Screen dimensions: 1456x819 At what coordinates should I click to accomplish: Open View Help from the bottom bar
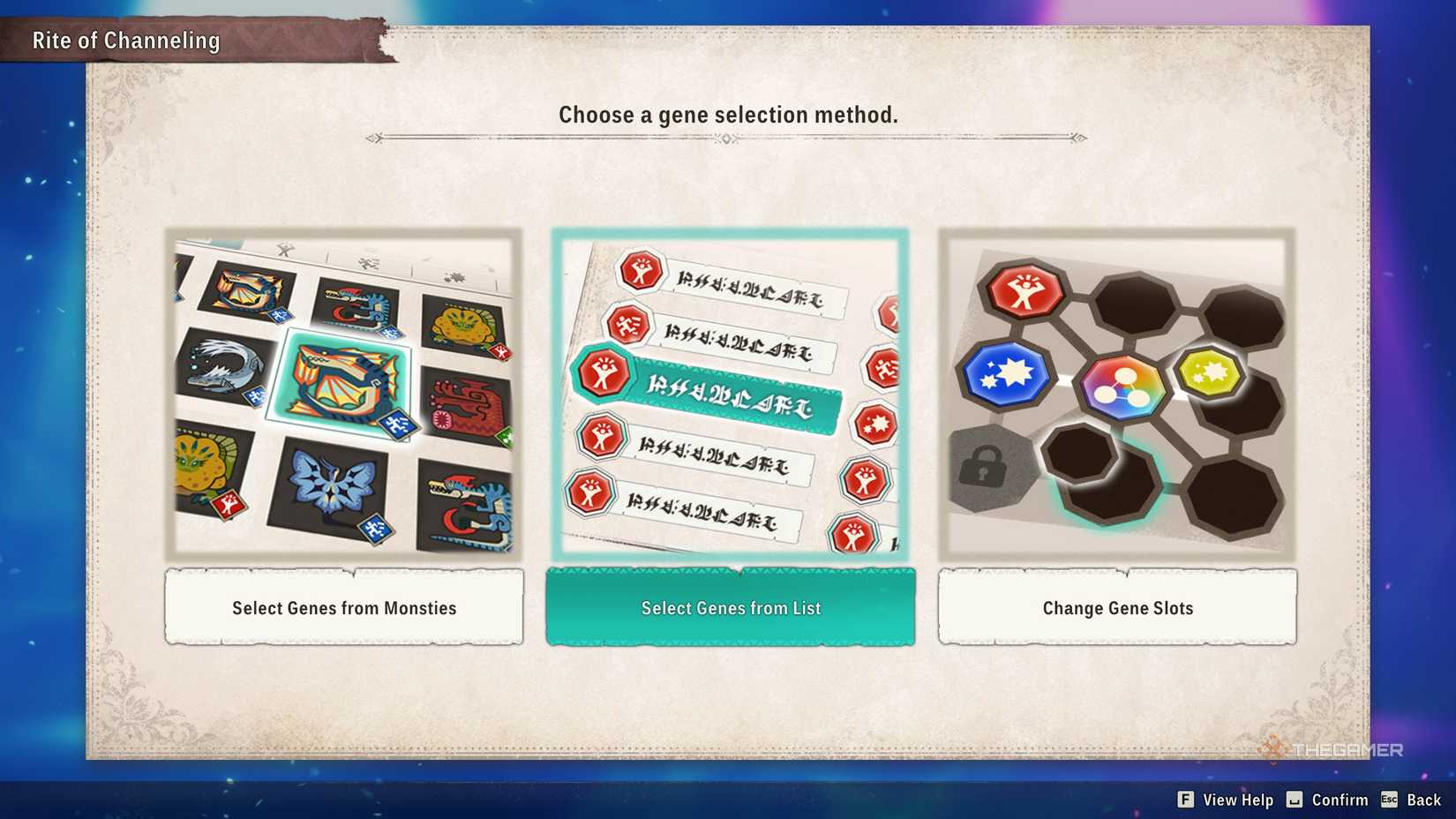[x=1227, y=800]
